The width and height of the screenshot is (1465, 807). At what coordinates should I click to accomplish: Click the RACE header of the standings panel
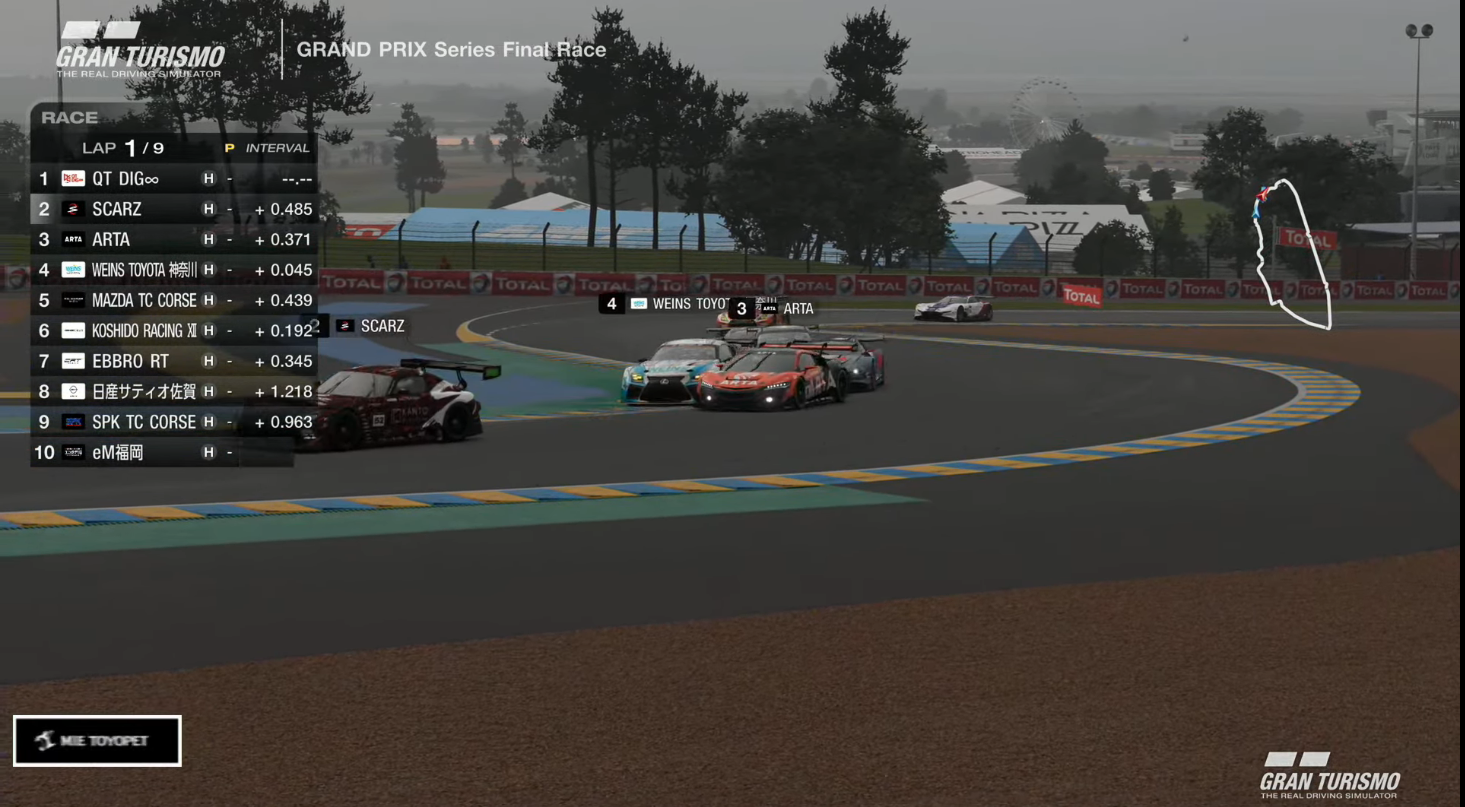point(70,118)
